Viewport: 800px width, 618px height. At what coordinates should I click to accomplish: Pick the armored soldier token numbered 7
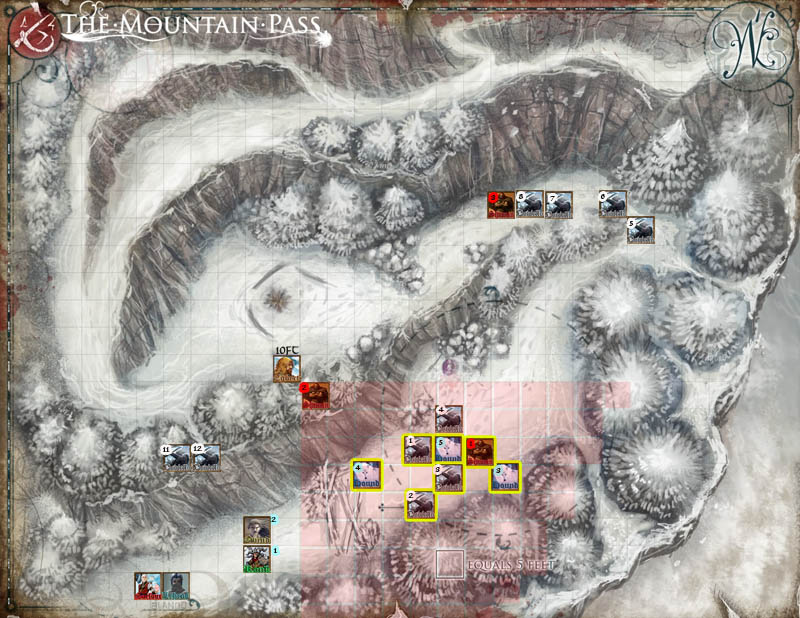[x=559, y=205]
